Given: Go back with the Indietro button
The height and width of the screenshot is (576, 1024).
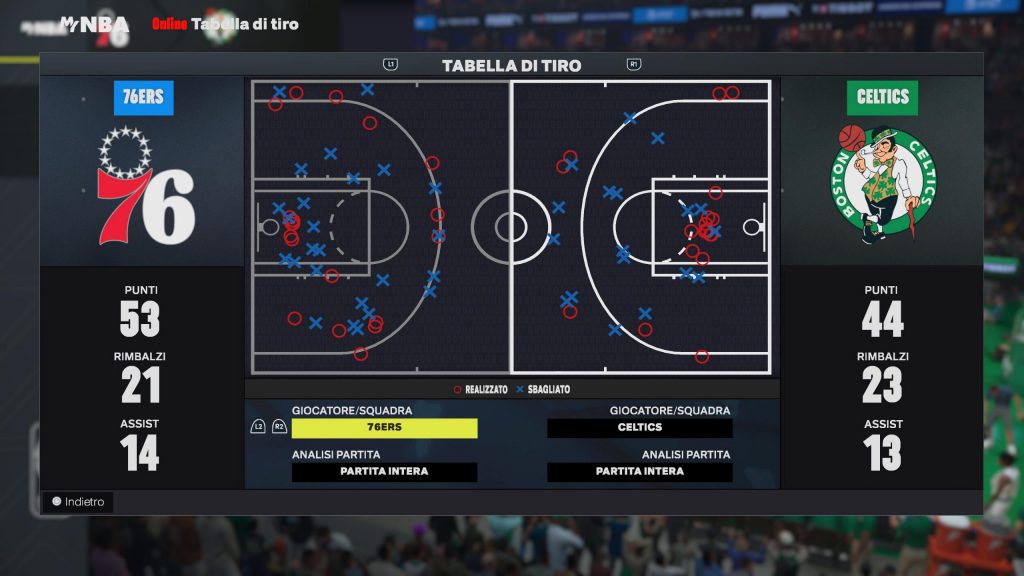Looking at the screenshot, I should (78, 502).
